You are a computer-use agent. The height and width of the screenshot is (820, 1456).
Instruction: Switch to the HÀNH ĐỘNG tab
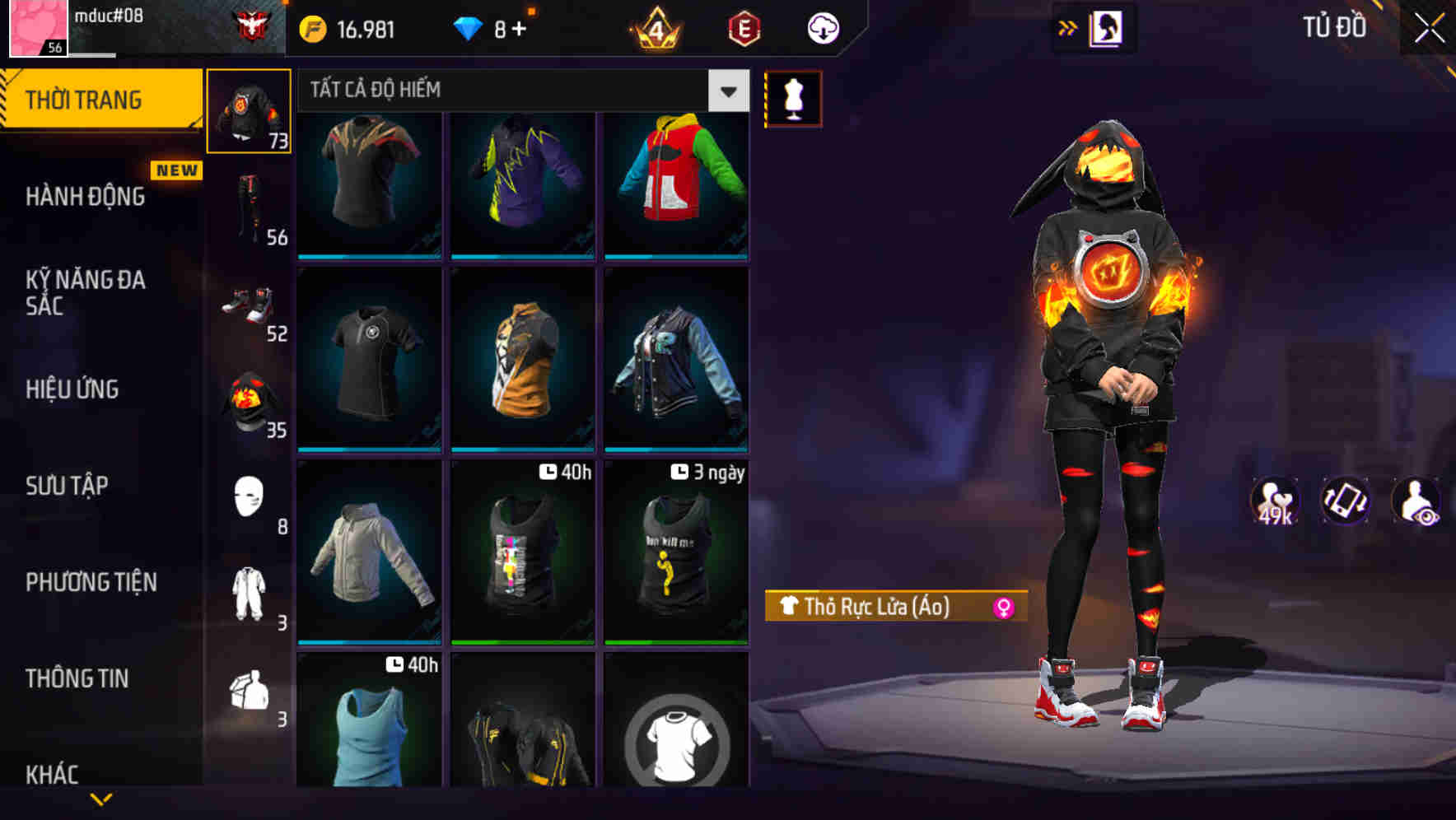(x=82, y=198)
